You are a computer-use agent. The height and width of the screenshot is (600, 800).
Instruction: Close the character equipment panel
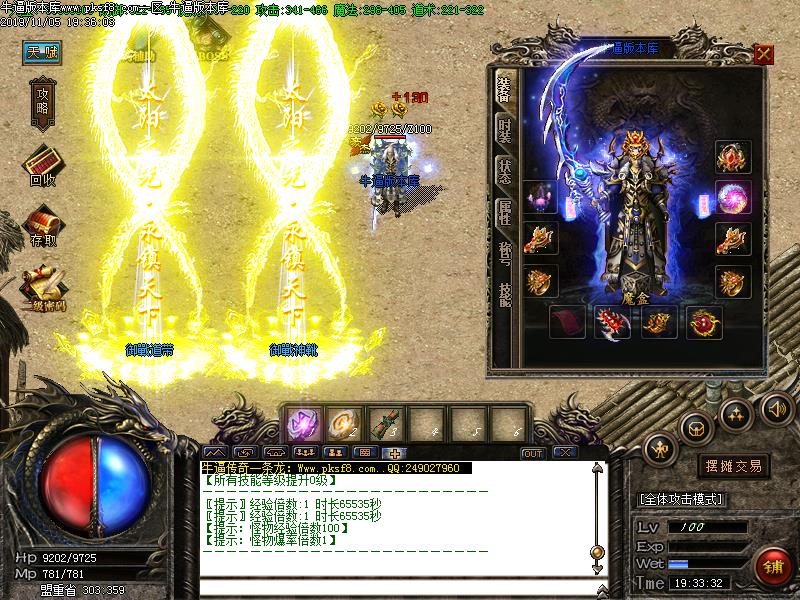(764, 55)
